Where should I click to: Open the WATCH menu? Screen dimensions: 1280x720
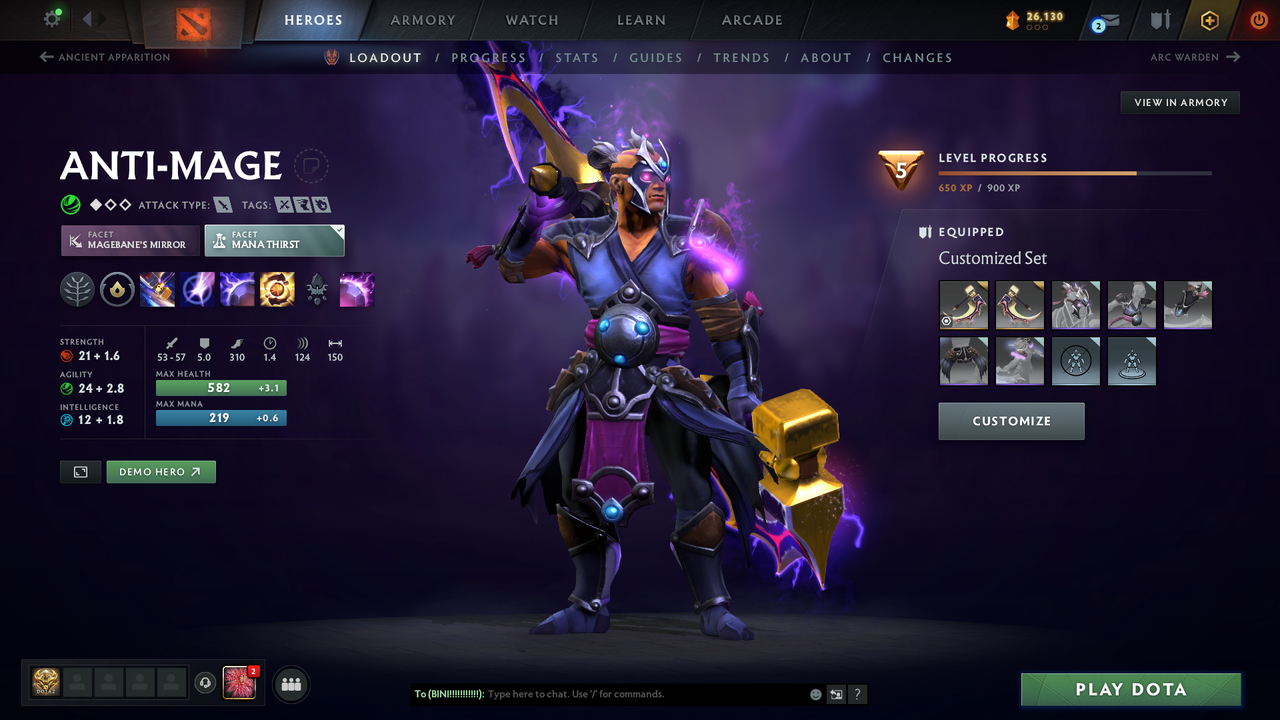(x=531, y=20)
